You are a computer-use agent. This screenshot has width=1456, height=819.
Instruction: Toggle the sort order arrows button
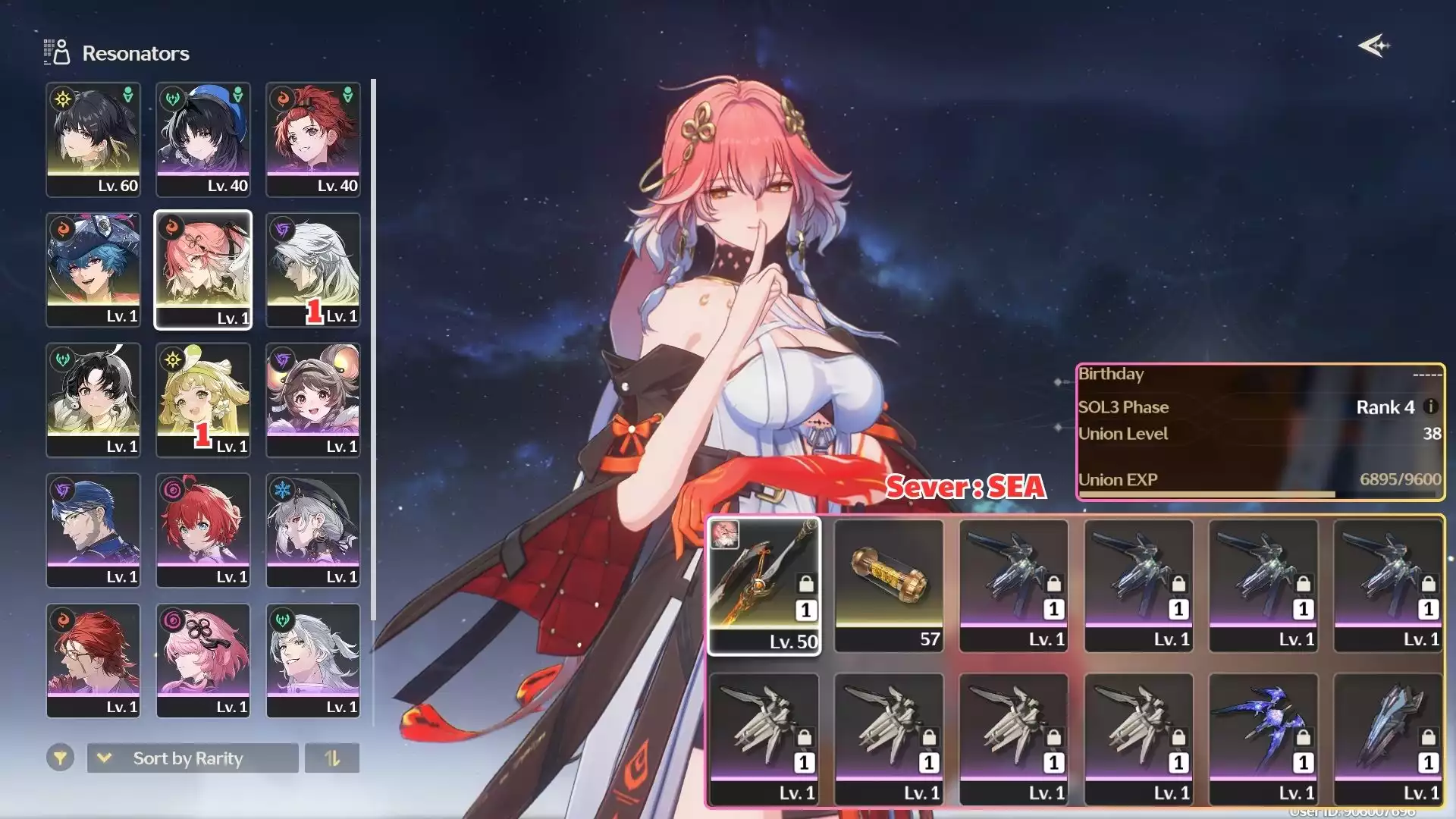332,758
